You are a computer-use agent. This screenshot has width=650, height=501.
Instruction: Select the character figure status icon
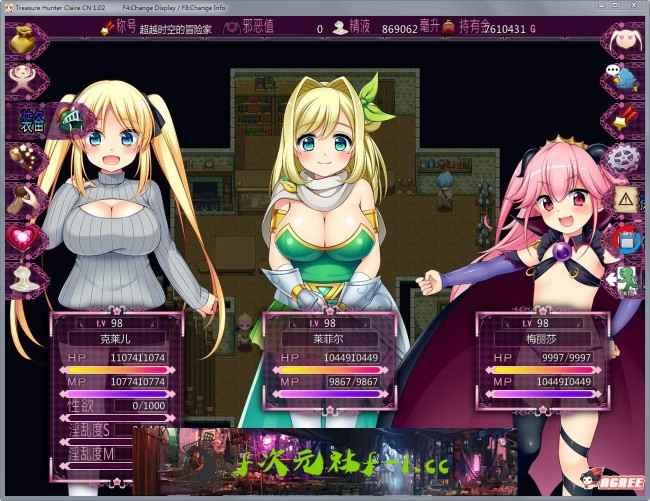coord(20,76)
